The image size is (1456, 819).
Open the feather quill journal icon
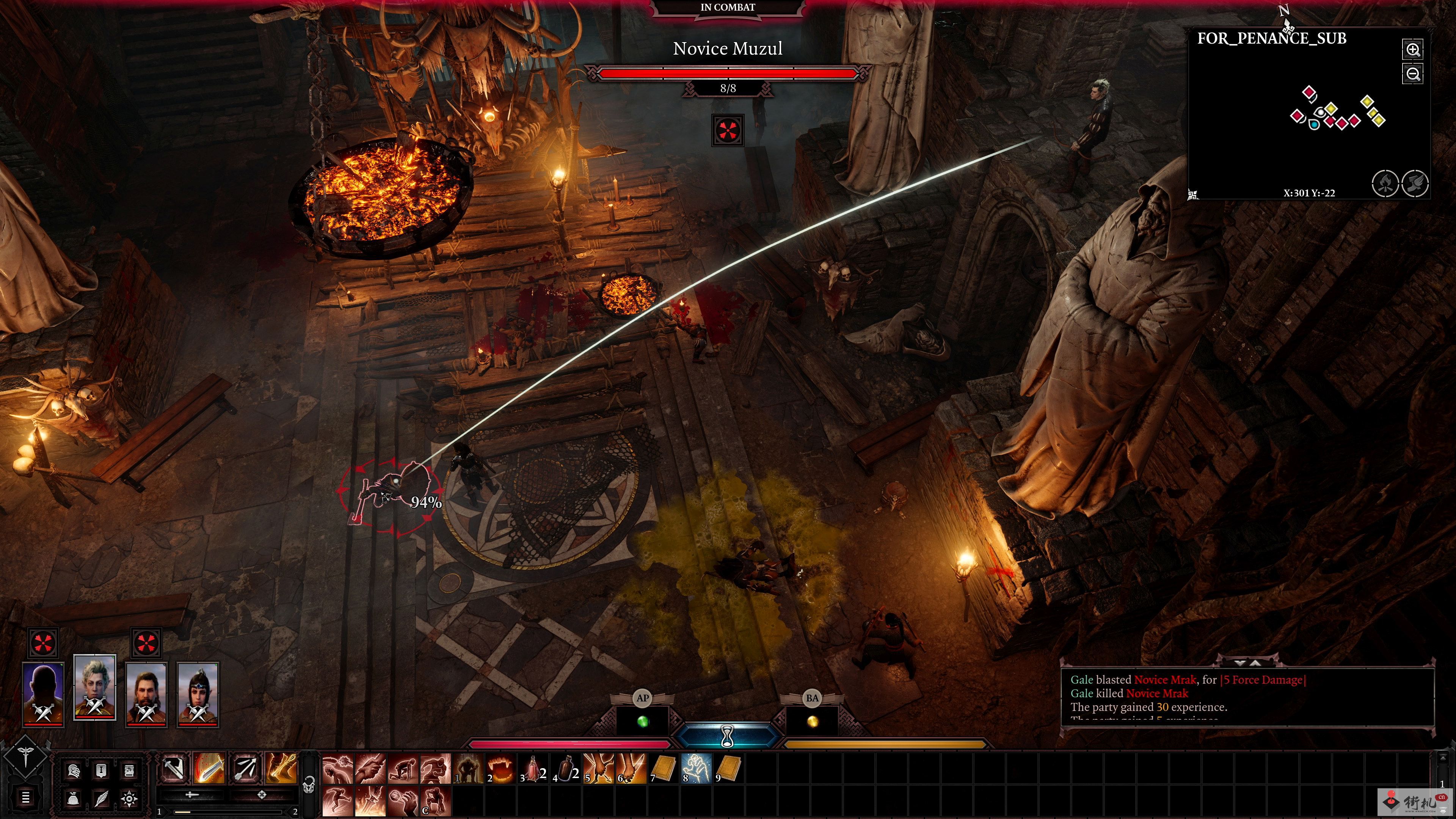coord(101,799)
